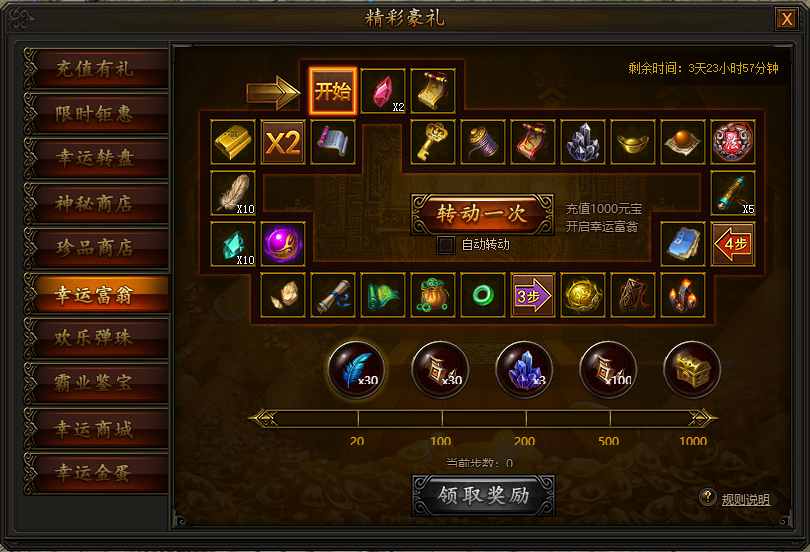This screenshot has width=810, height=552.
Task: Select the 幸运金蛋 tab
Action: click(x=95, y=470)
